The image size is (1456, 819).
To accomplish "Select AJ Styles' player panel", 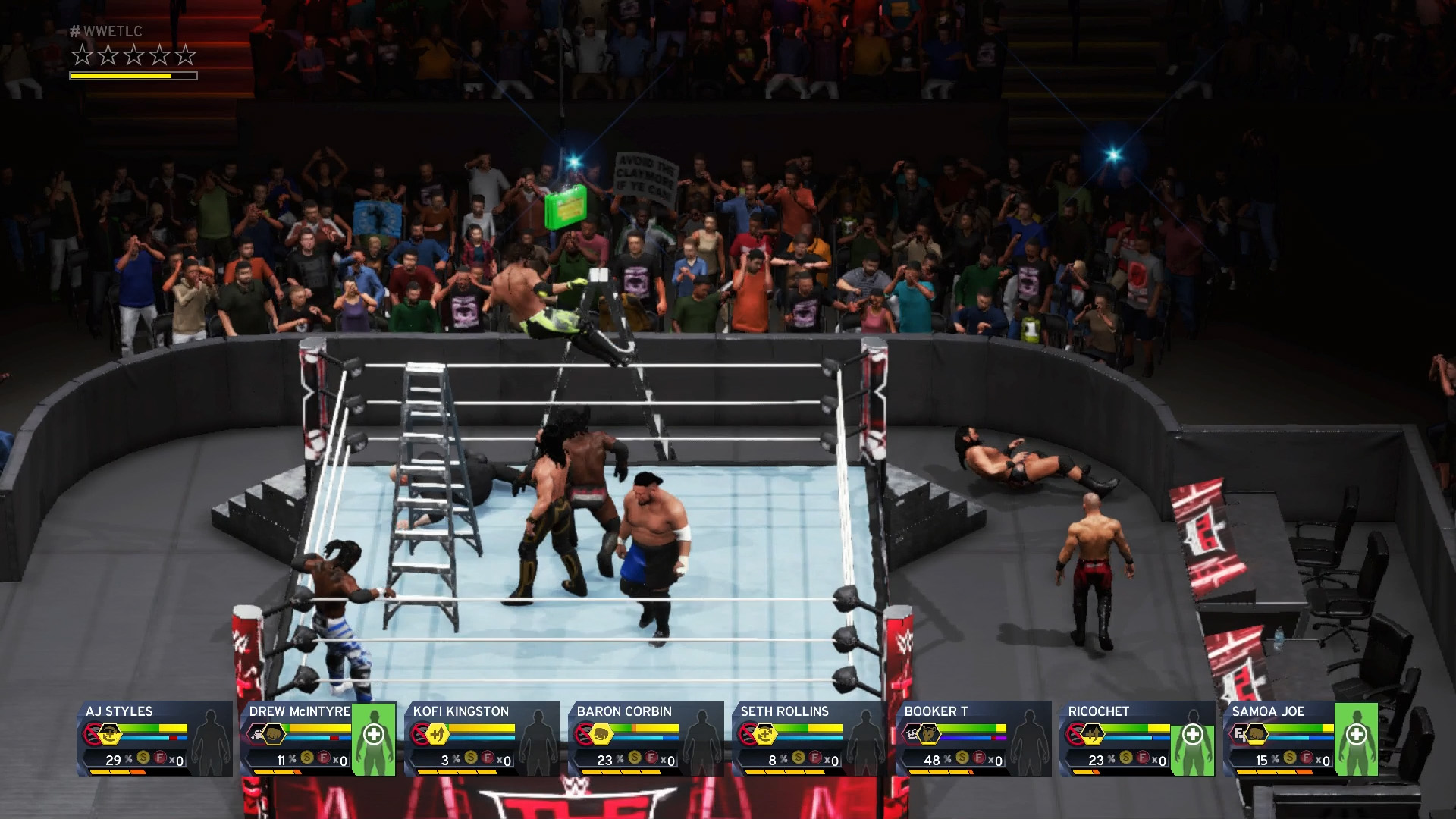I will coord(155,739).
